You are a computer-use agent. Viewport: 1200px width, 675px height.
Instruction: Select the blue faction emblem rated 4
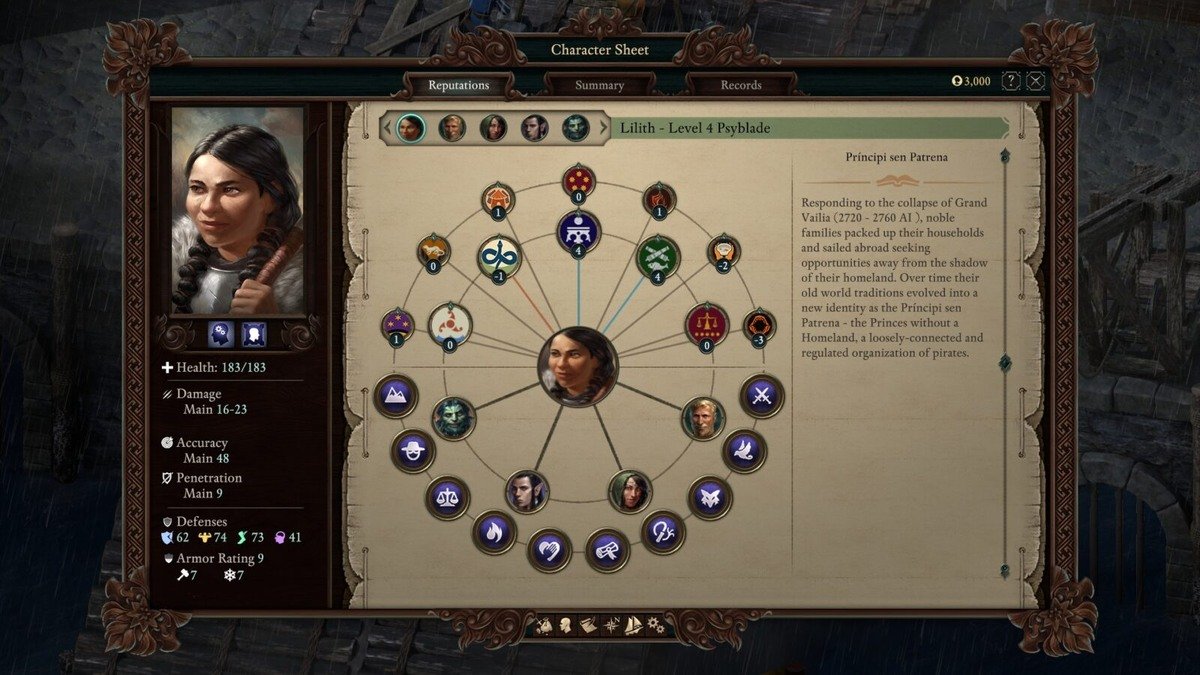coord(578,232)
